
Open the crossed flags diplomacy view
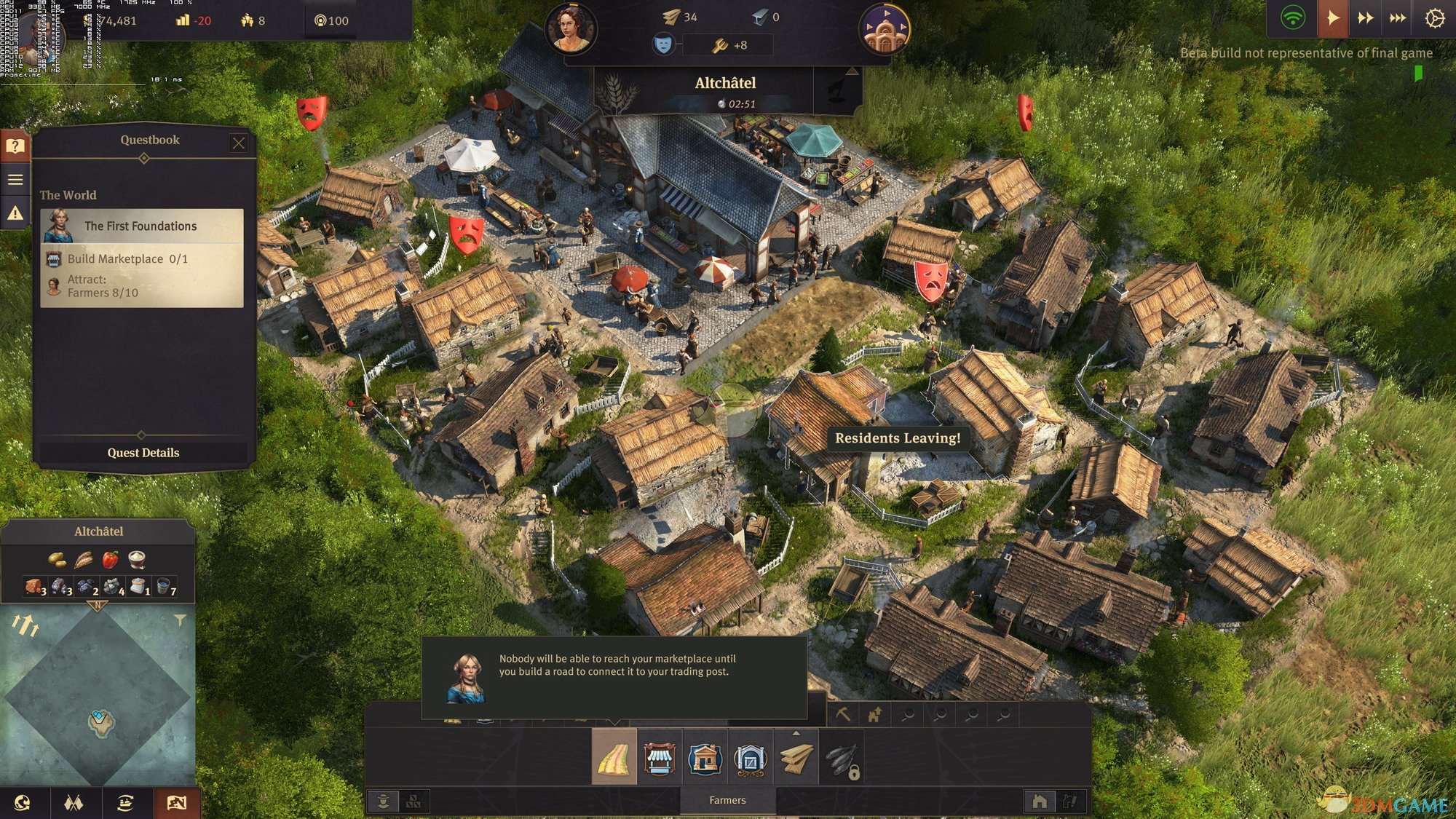pyautogui.click(x=74, y=803)
